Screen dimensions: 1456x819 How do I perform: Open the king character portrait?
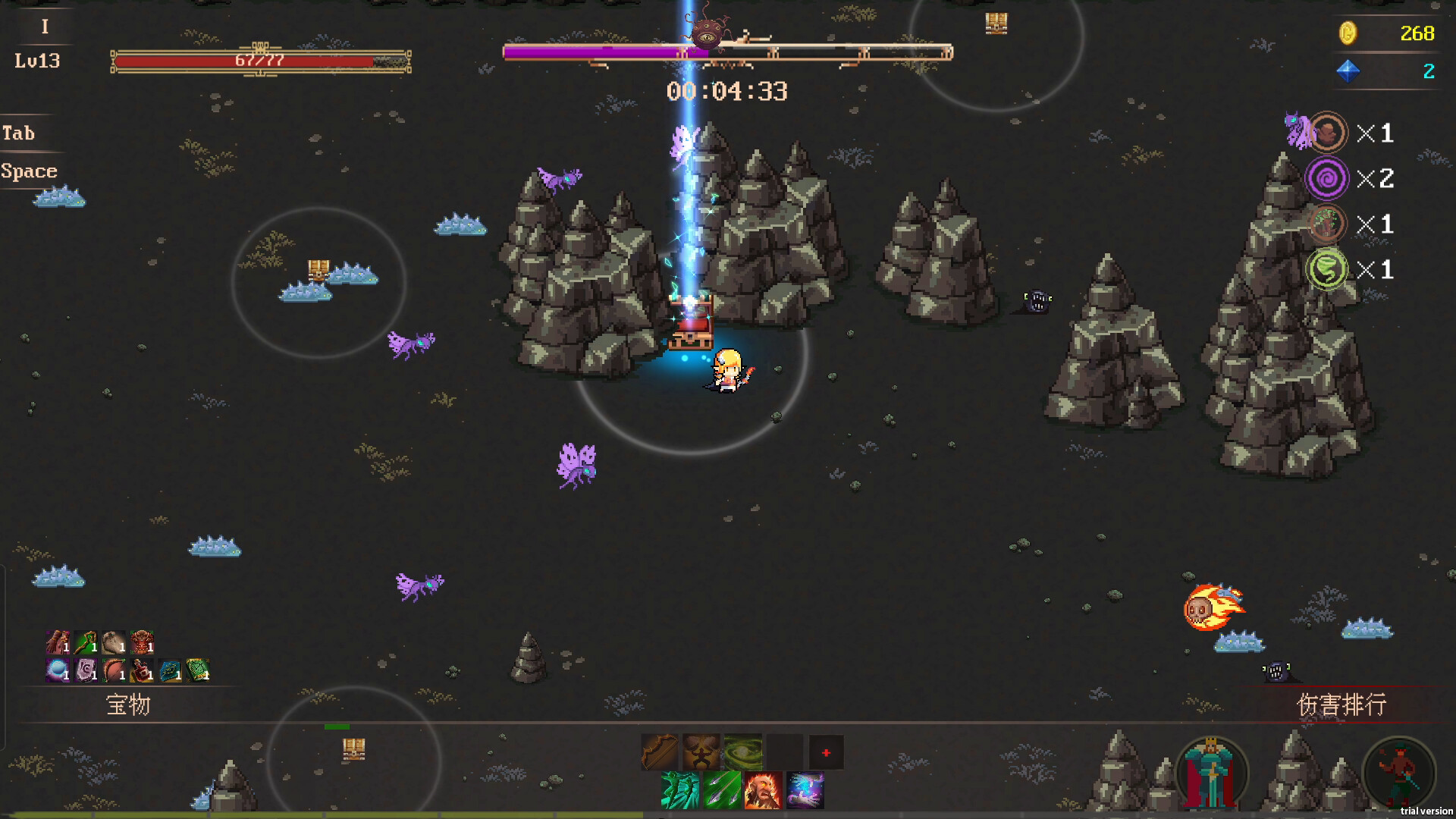pos(1212,770)
